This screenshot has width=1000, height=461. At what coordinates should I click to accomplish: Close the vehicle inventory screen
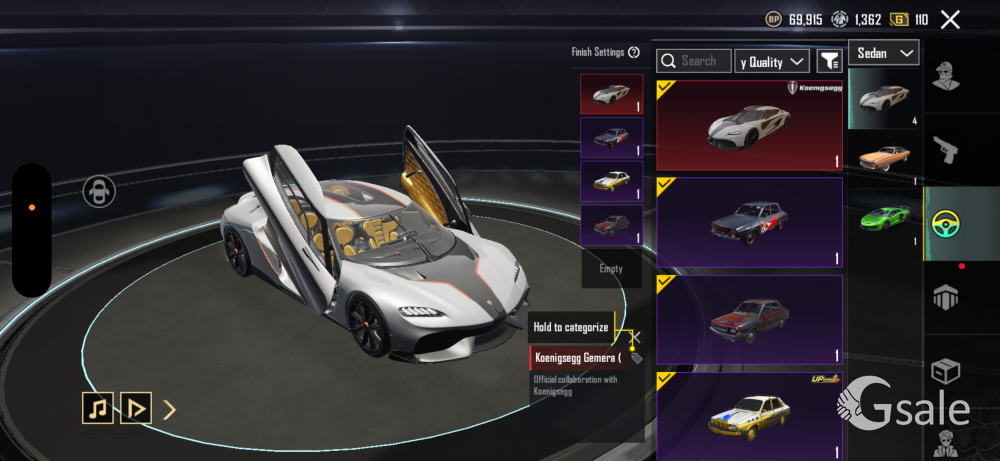pyautogui.click(x=950, y=19)
